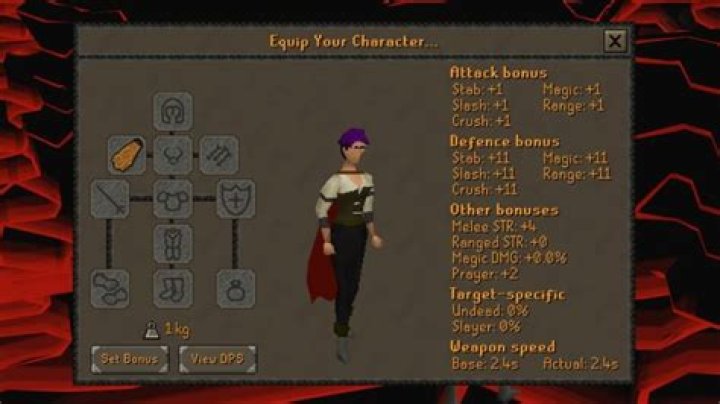Select the empty ring slot
The width and height of the screenshot is (720, 404).
pos(235,288)
